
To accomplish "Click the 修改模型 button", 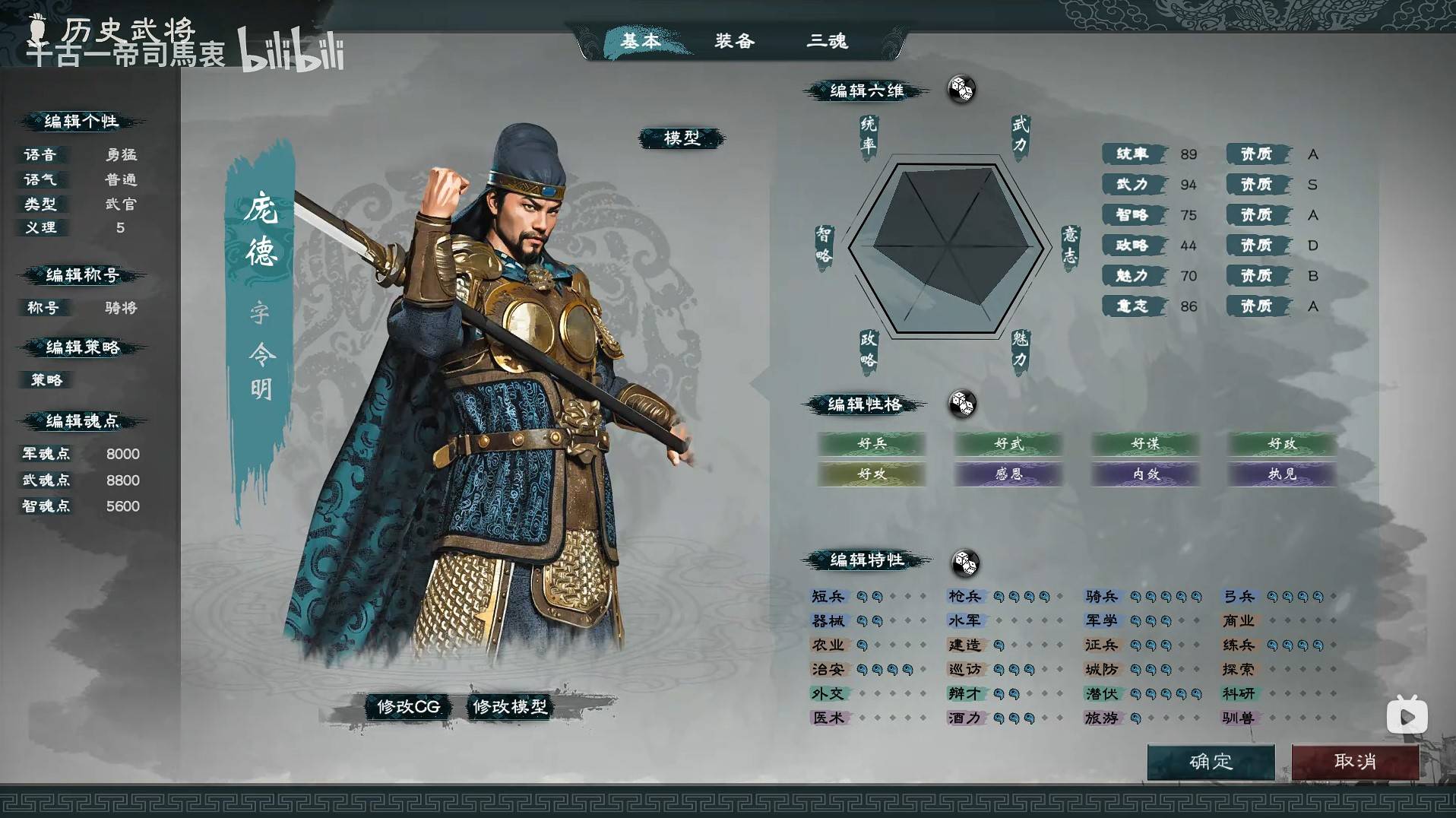I will (x=511, y=706).
